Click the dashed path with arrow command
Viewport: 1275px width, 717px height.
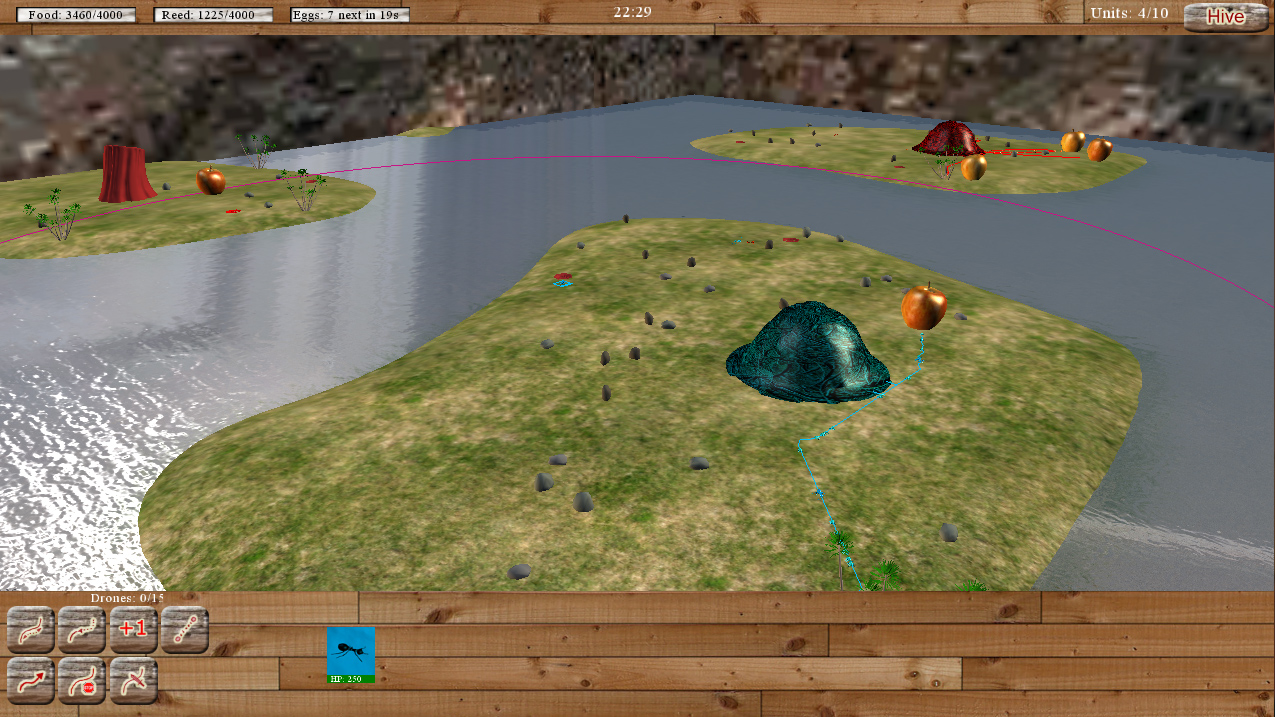83,629
